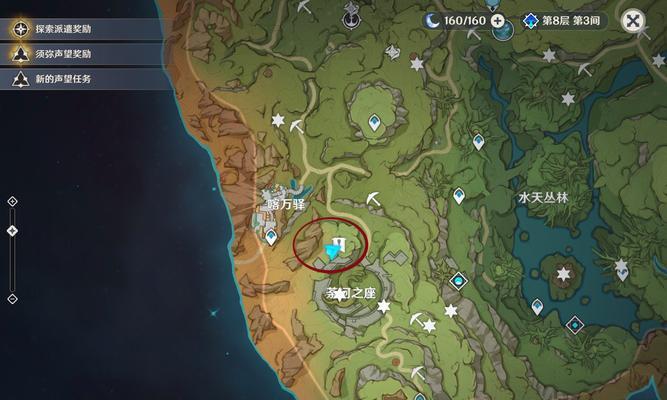Viewport: 667px width, 400px height.
Task: Close the map with the X button
Action: tap(633, 20)
